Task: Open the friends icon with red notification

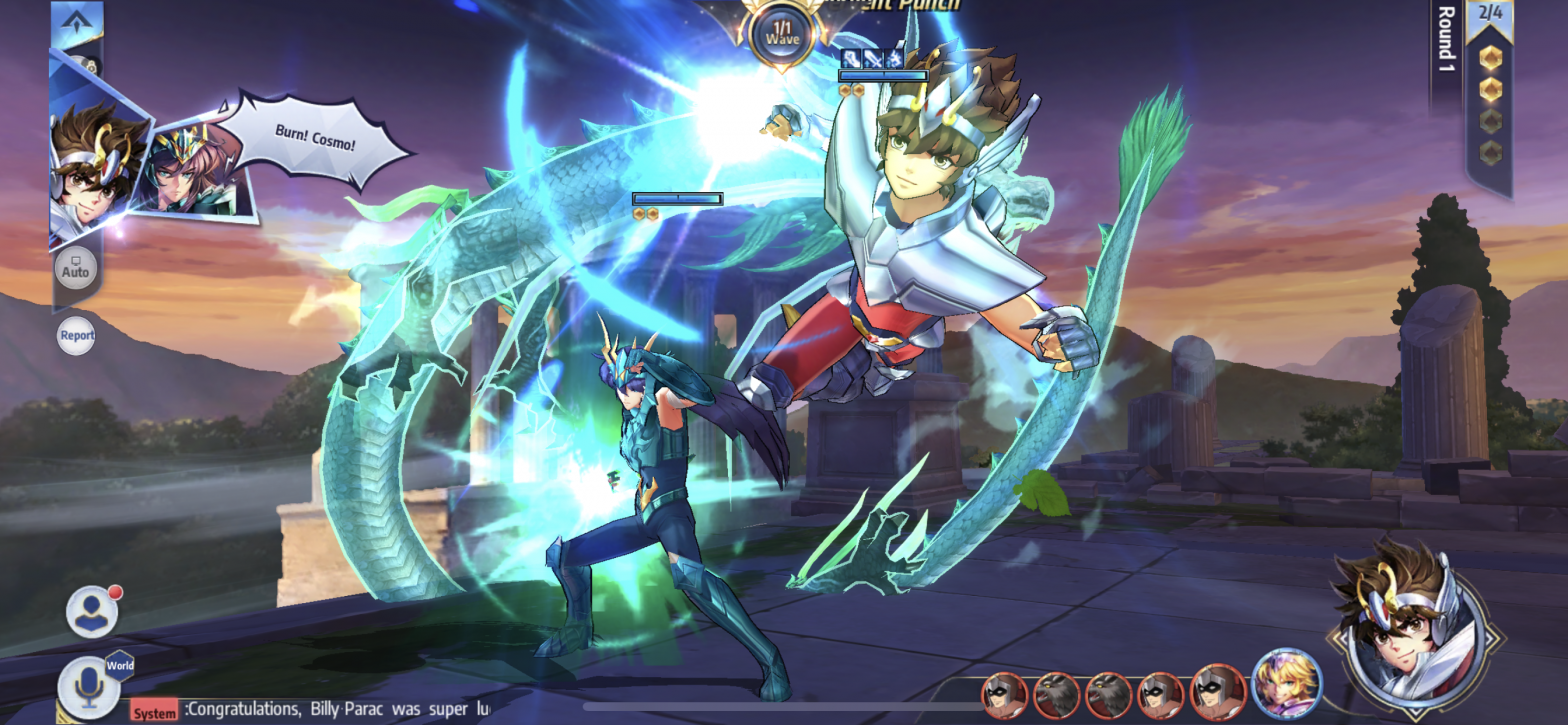Action: coord(92,611)
